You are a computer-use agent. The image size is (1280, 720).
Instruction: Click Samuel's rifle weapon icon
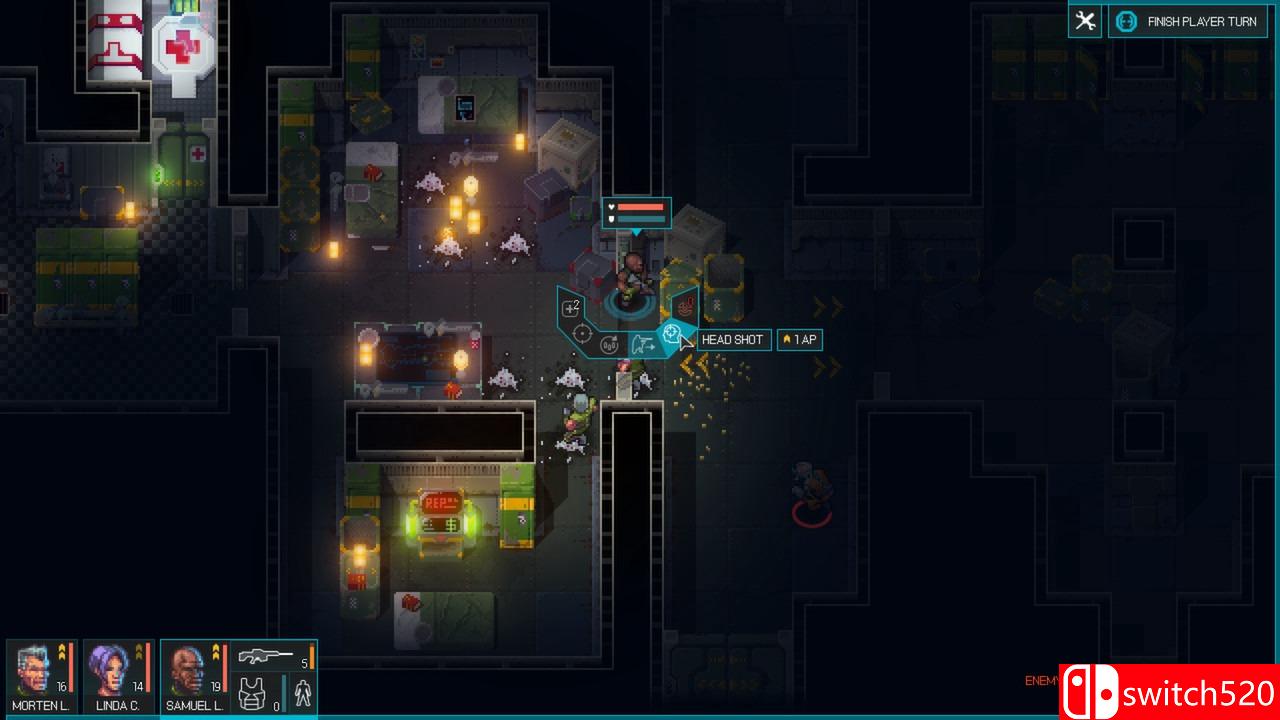pyautogui.click(x=265, y=656)
